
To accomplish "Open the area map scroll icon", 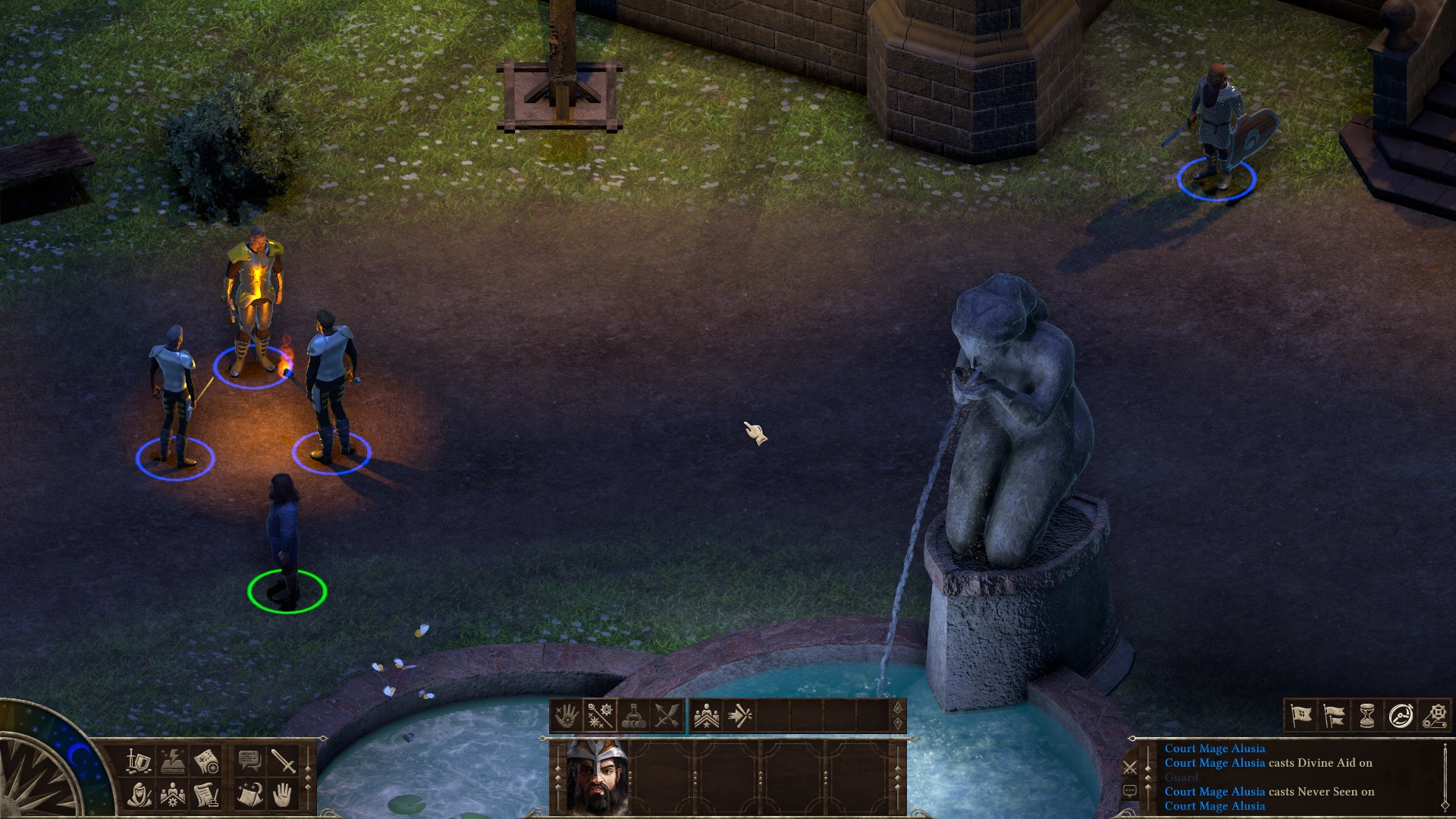I will [206, 761].
